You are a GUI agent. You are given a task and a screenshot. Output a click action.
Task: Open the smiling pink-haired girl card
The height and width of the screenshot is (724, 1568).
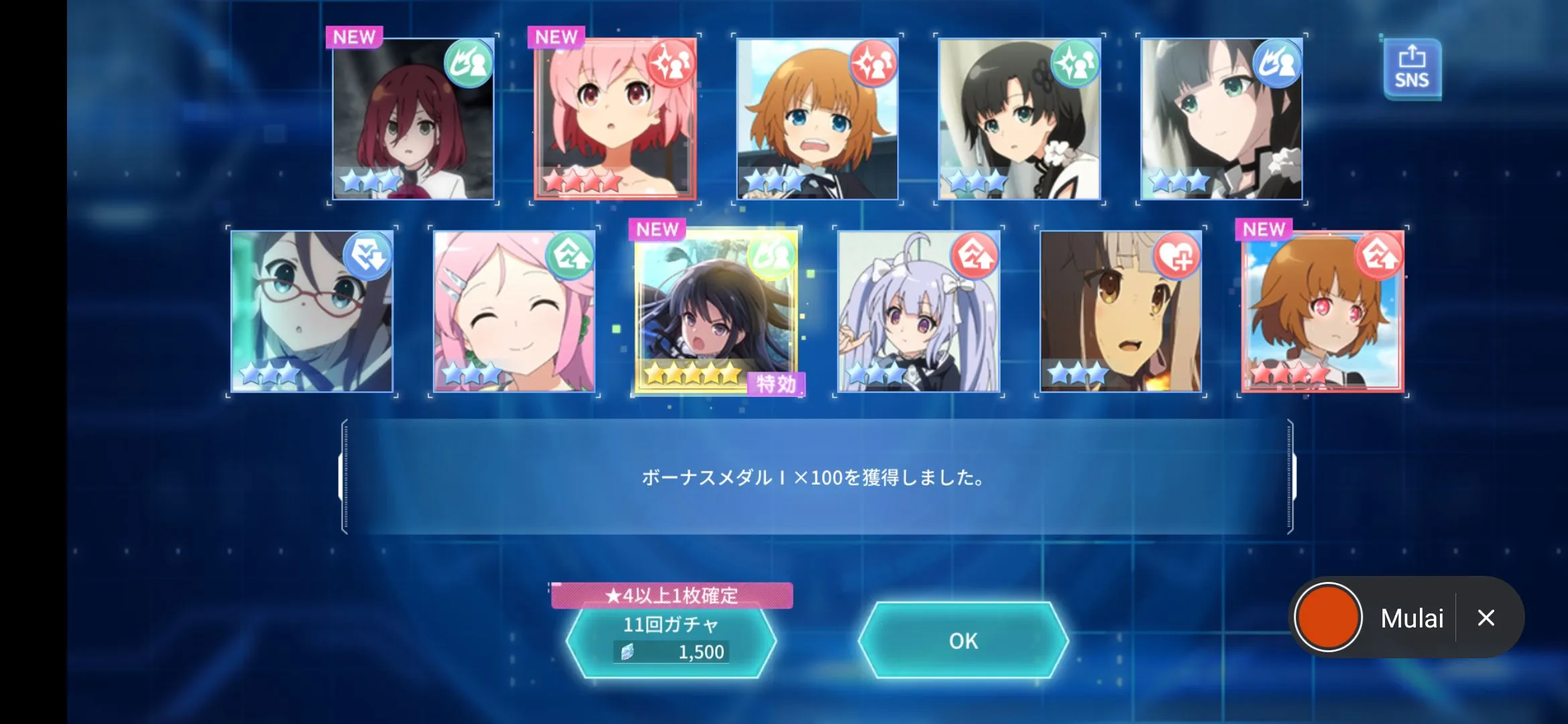(x=514, y=312)
